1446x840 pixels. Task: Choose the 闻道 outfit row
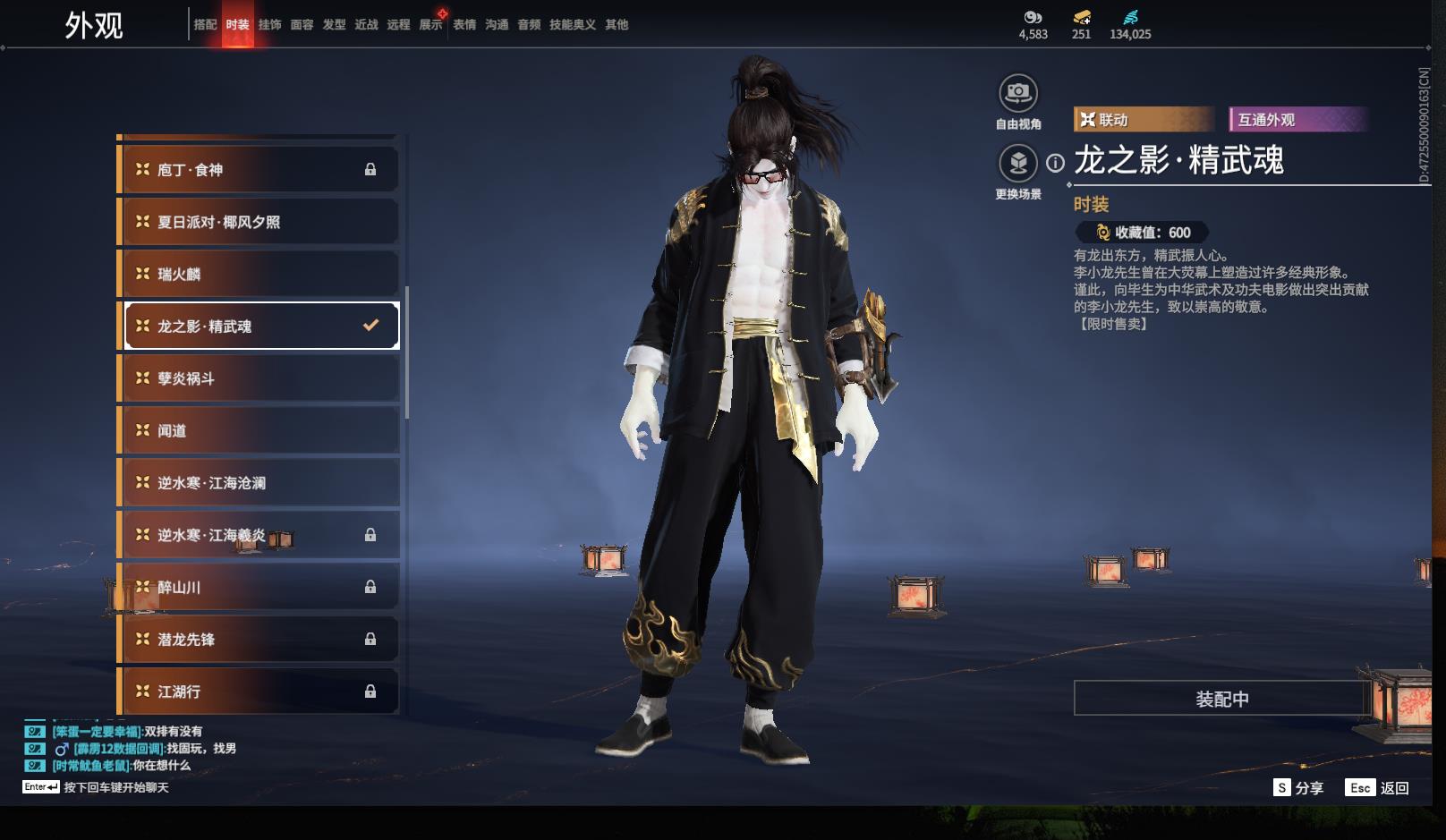pyautogui.click(x=258, y=430)
